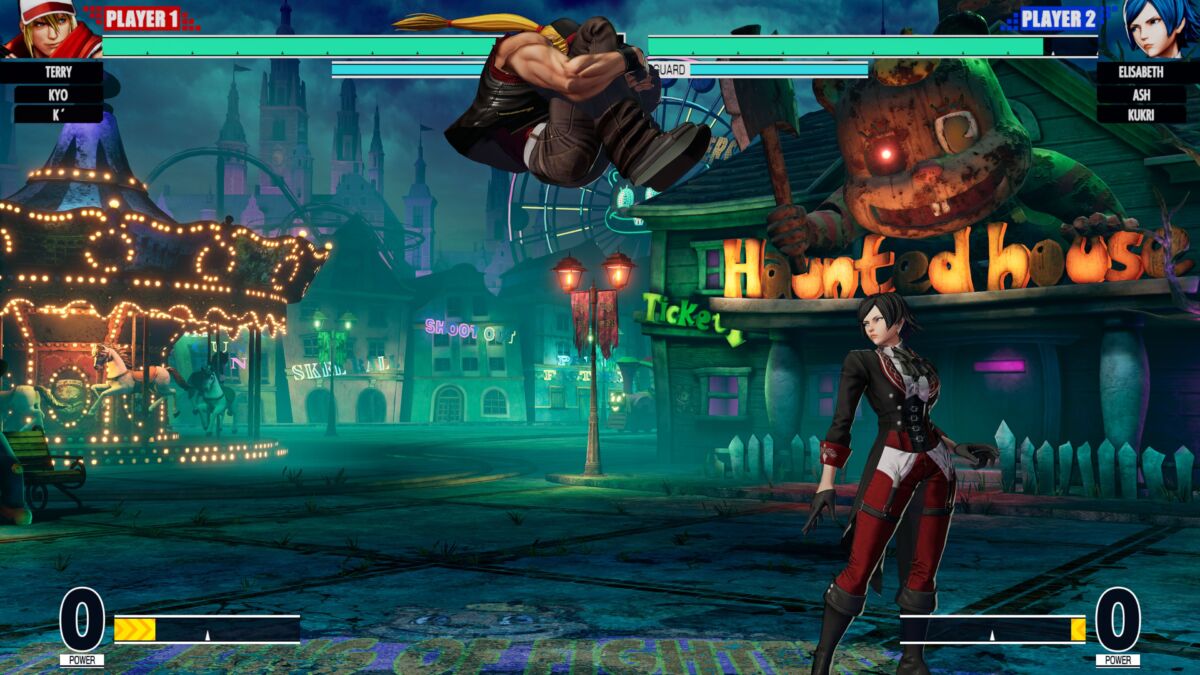Screen dimensions: 1200x675
Task: Choose KUKRI in Player 2's team list
Action: click(1141, 114)
